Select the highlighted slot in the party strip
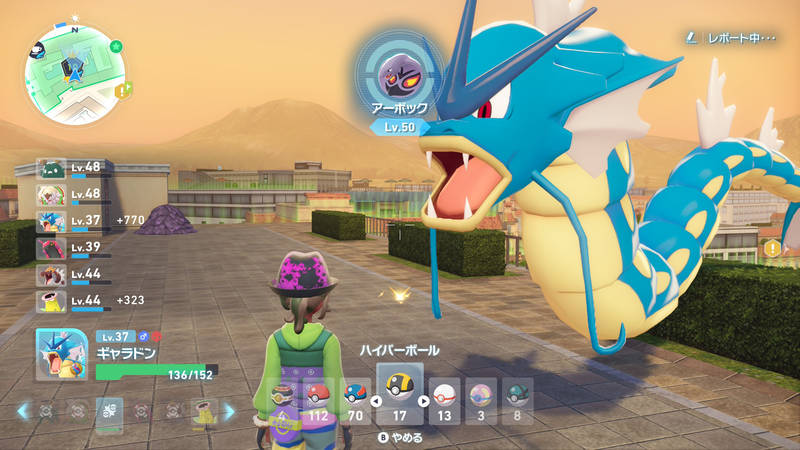Image resolution: width=800 pixels, height=450 pixels. point(109,411)
